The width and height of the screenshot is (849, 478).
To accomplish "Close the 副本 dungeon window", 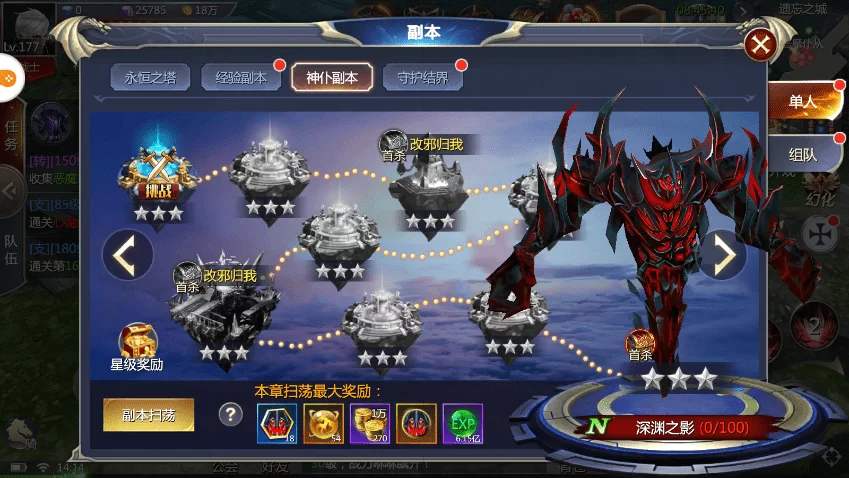I will [761, 45].
